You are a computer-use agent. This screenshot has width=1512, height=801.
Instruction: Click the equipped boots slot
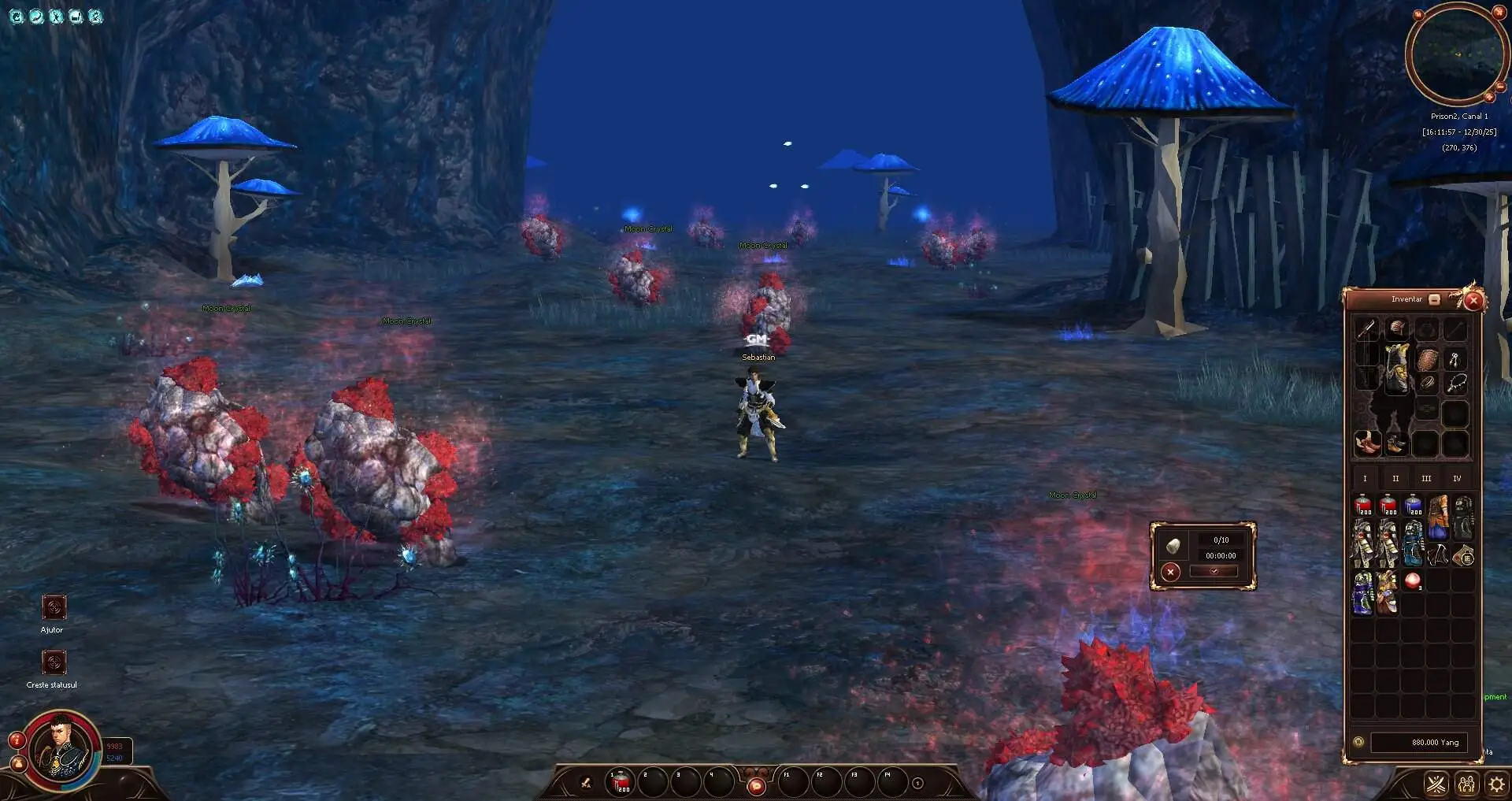point(1367,443)
